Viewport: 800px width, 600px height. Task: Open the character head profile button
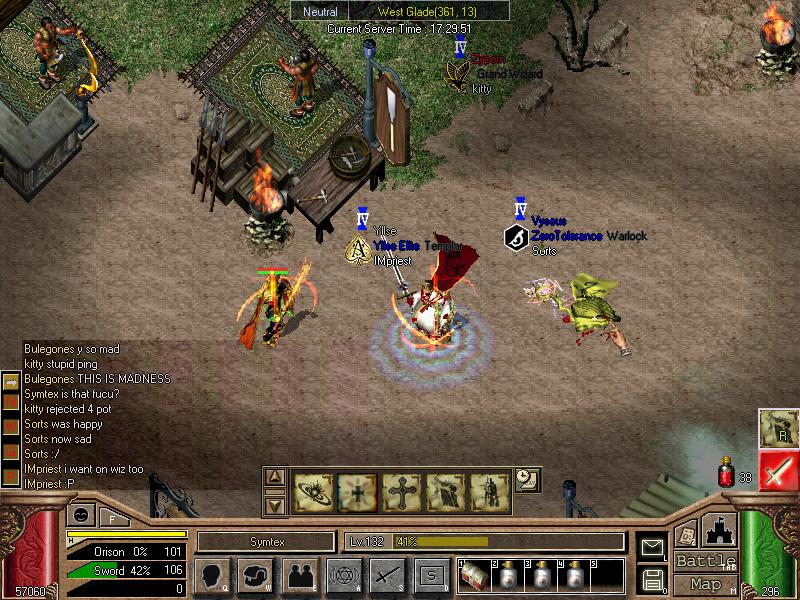213,576
